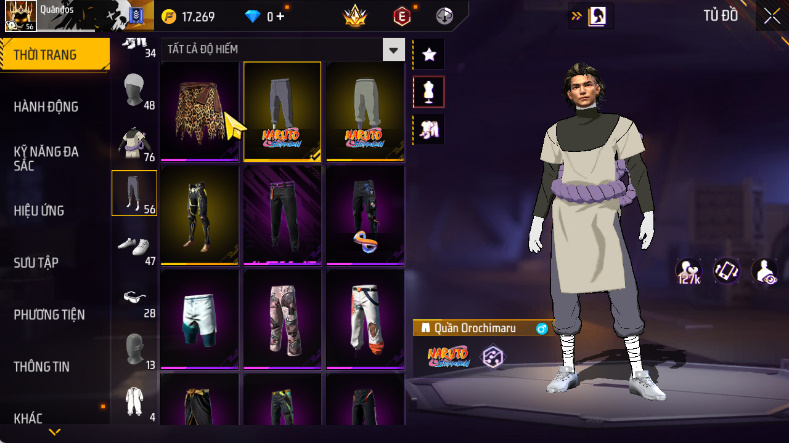The width and height of the screenshot is (789, 443).
Task: Show the head accessories category
Action: 133,94
